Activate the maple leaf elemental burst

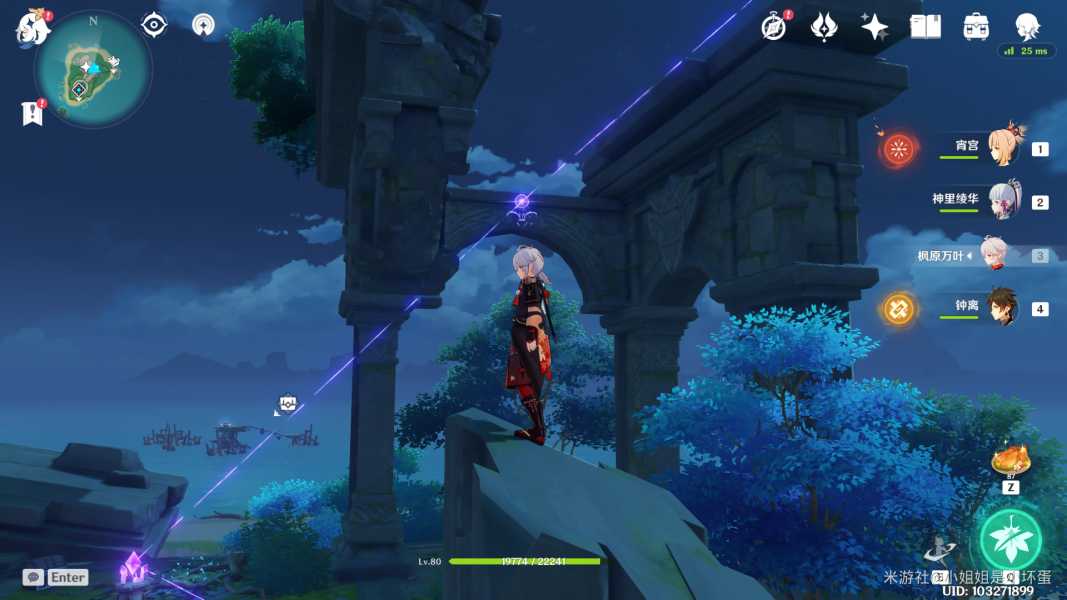pyautogui.click(x=1010, y=539)
